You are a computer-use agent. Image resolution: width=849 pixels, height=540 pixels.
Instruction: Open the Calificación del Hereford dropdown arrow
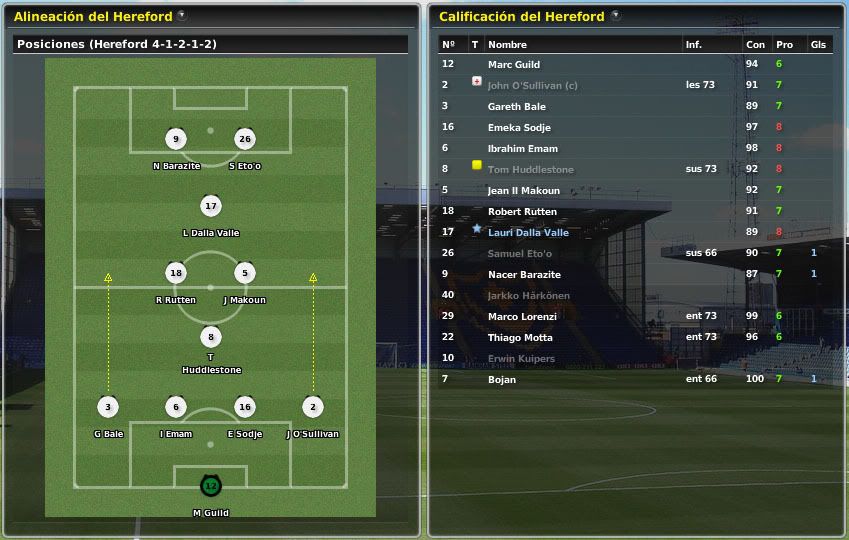click(615, 16)
